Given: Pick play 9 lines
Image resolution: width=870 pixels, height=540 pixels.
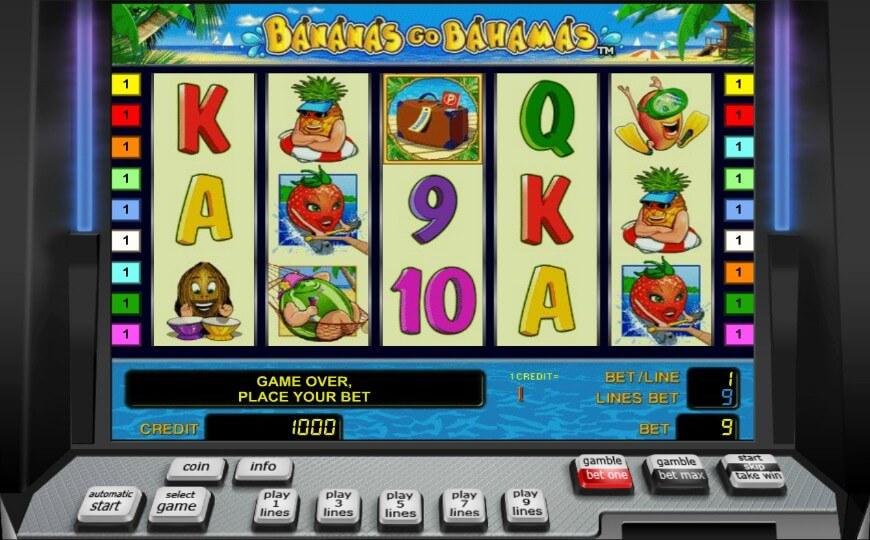Looking at the screenshot, I should pyautogui.click(x=525, y=503).
